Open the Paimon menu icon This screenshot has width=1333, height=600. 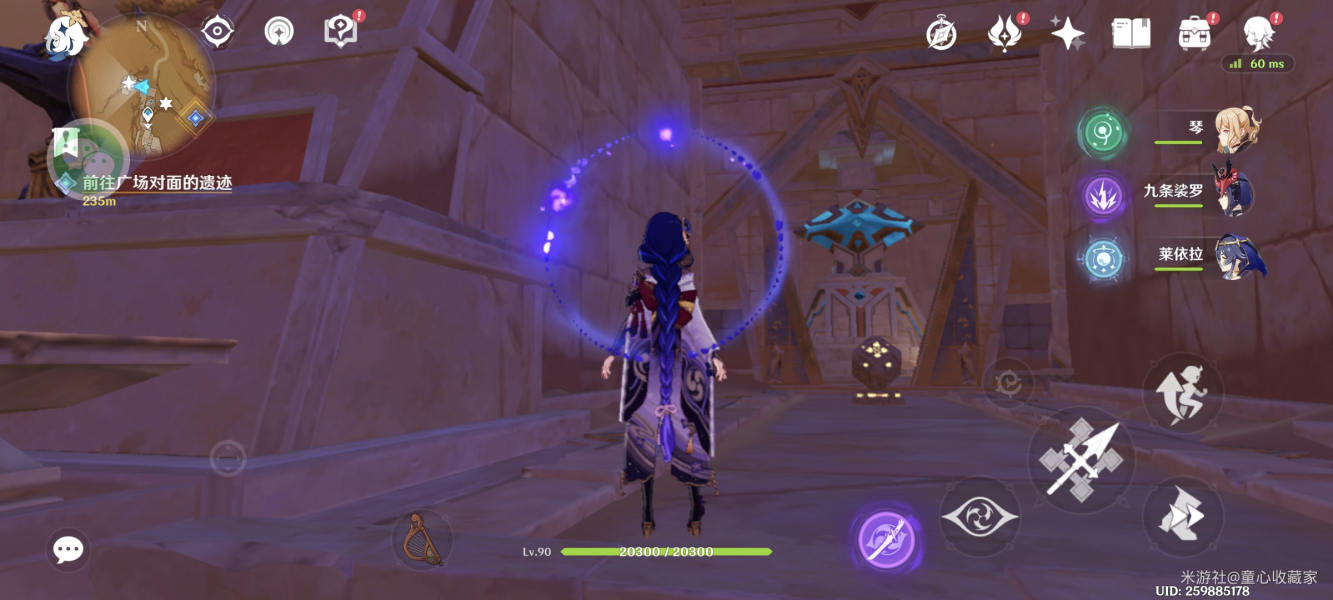[66, 36]
